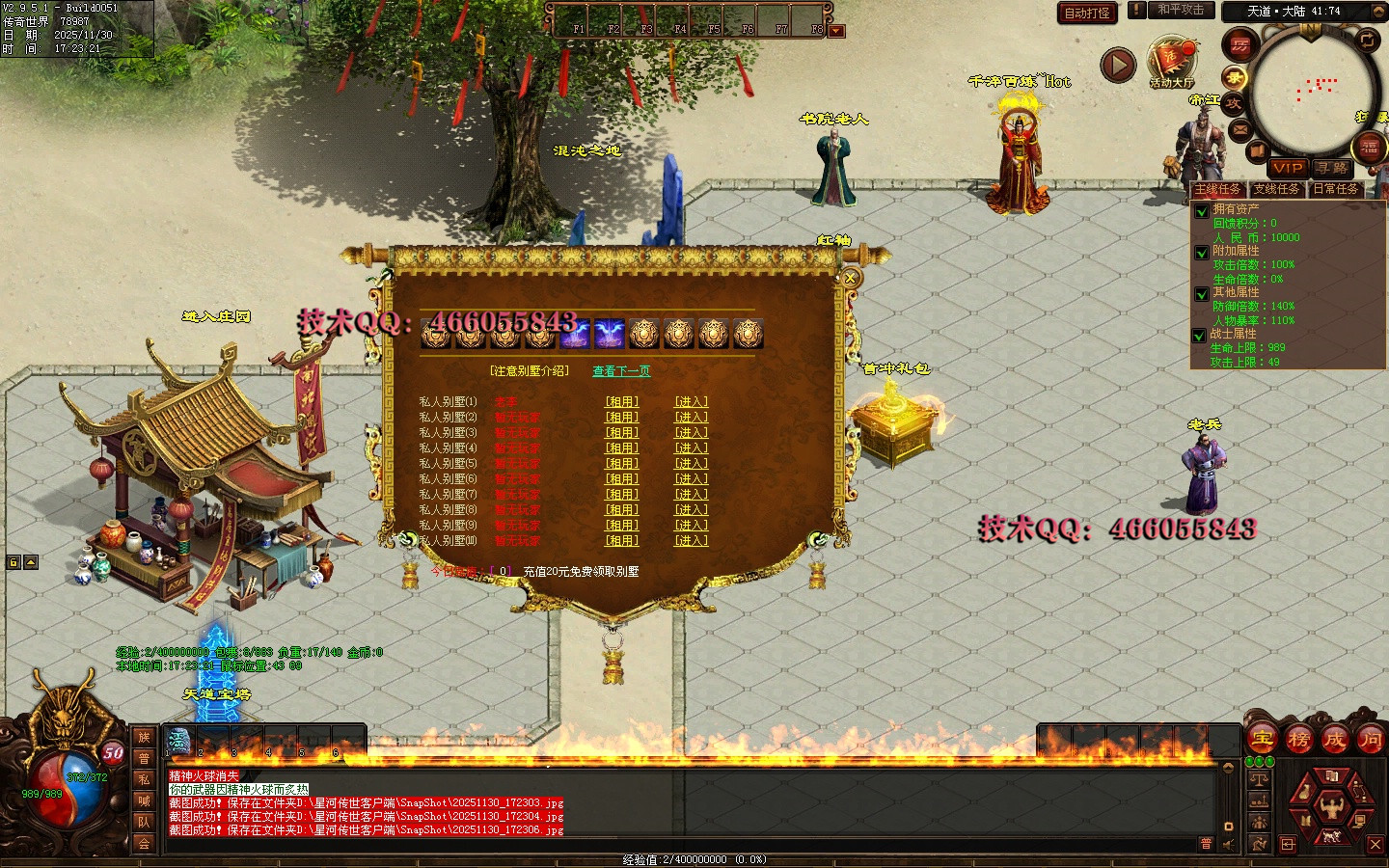
Task: Switch to the 支线任务 side quest tab
Action: coord(1275,189)
